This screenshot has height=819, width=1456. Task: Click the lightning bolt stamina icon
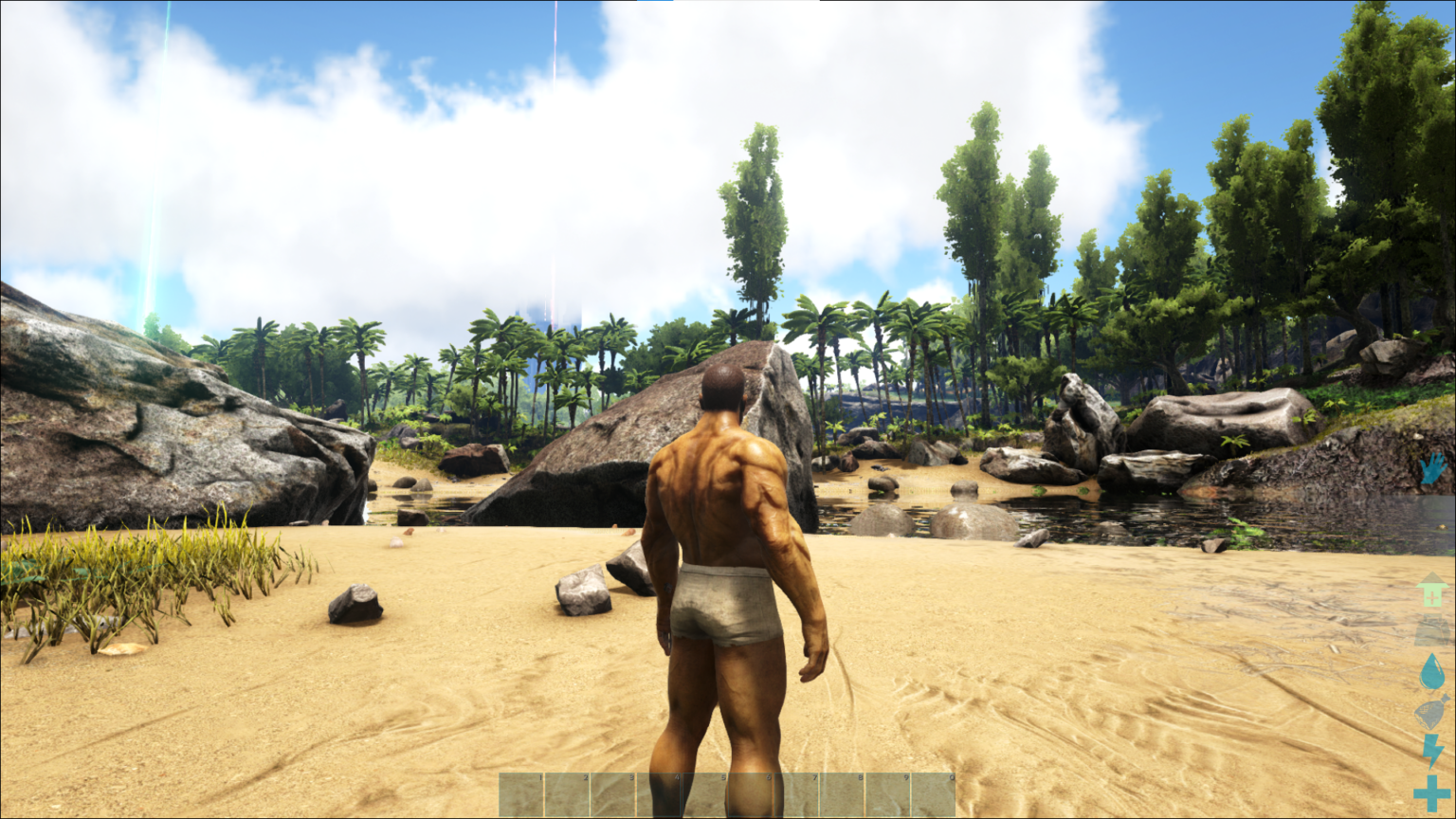(x=1432, y=751)
